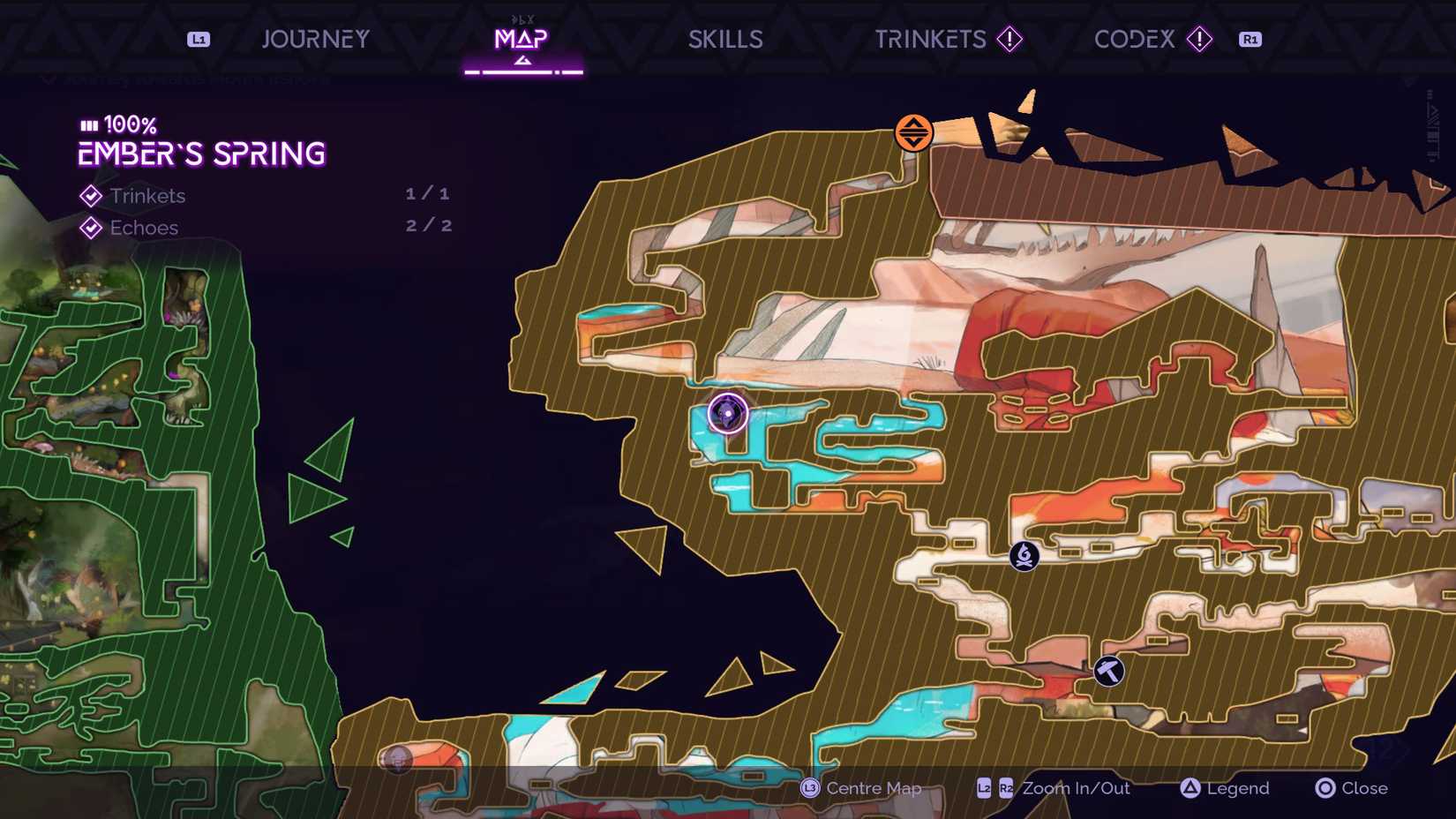Image resolution: width=1456 pixels, height=819 pixels.
Task: Click the checkmark beside Echoes 2/2
Action: tap(89, 228)
